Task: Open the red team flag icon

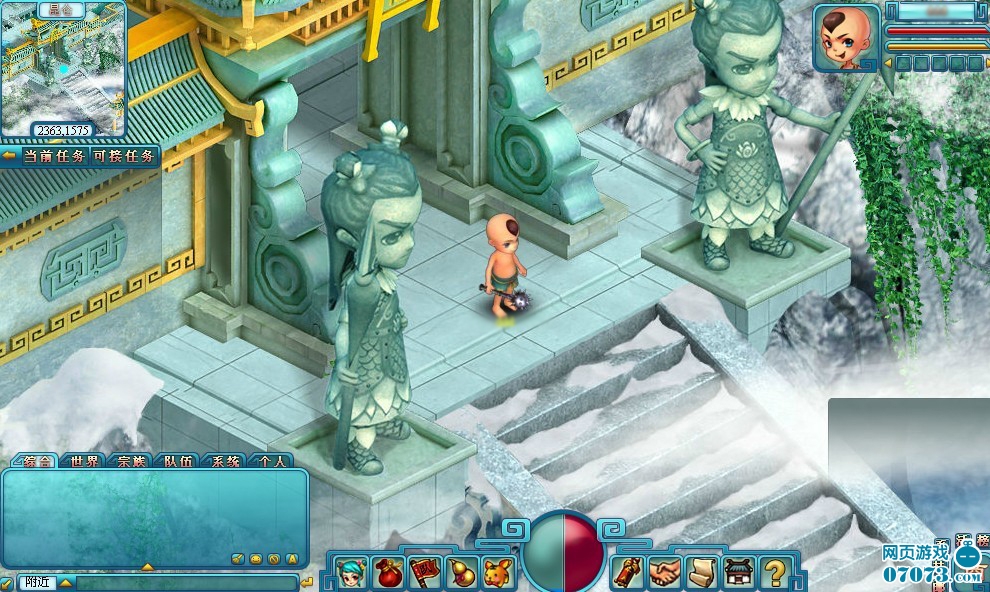Action: [425, 573]
